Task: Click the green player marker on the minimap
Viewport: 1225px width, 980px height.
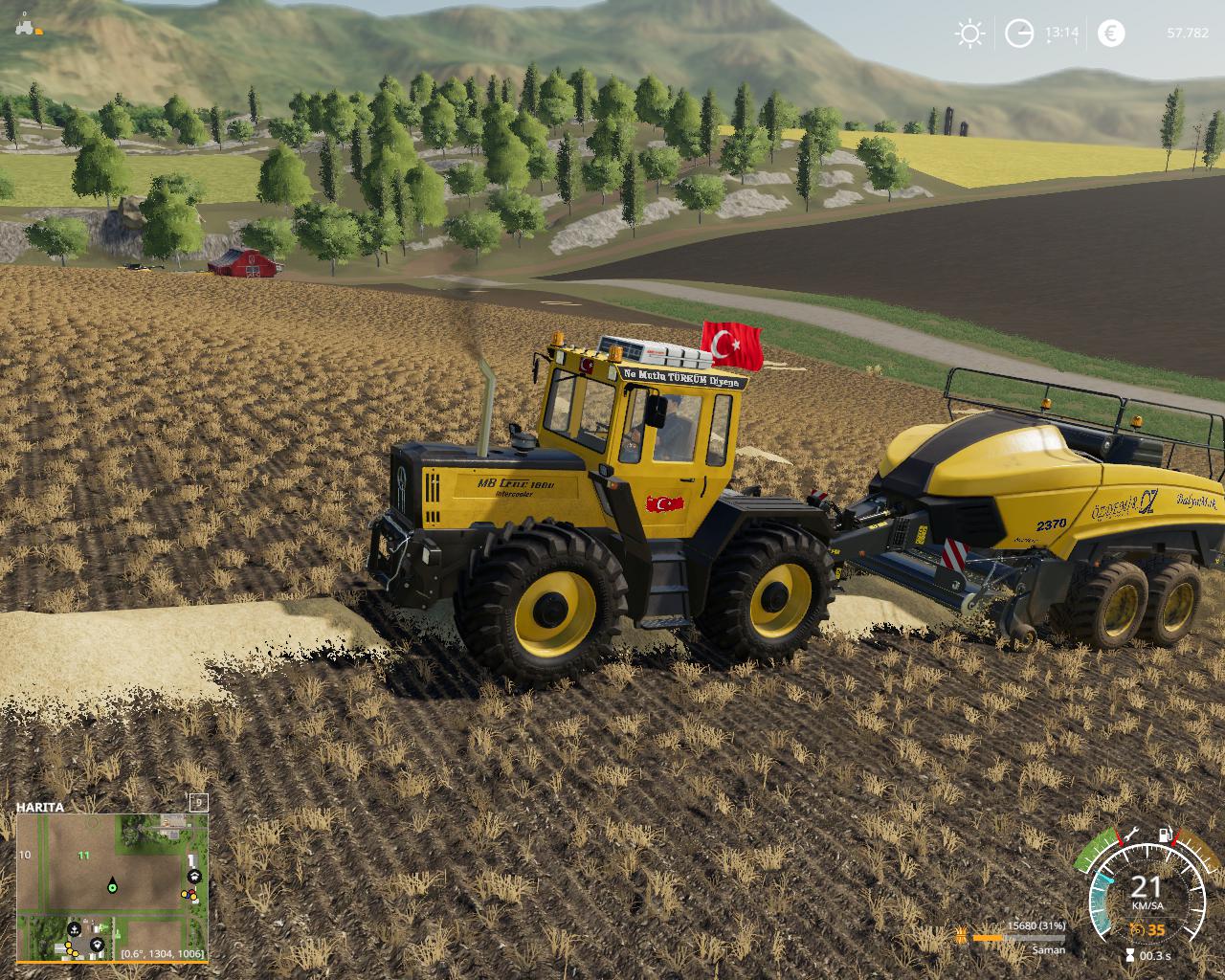Action: click(x=112, y=887)
